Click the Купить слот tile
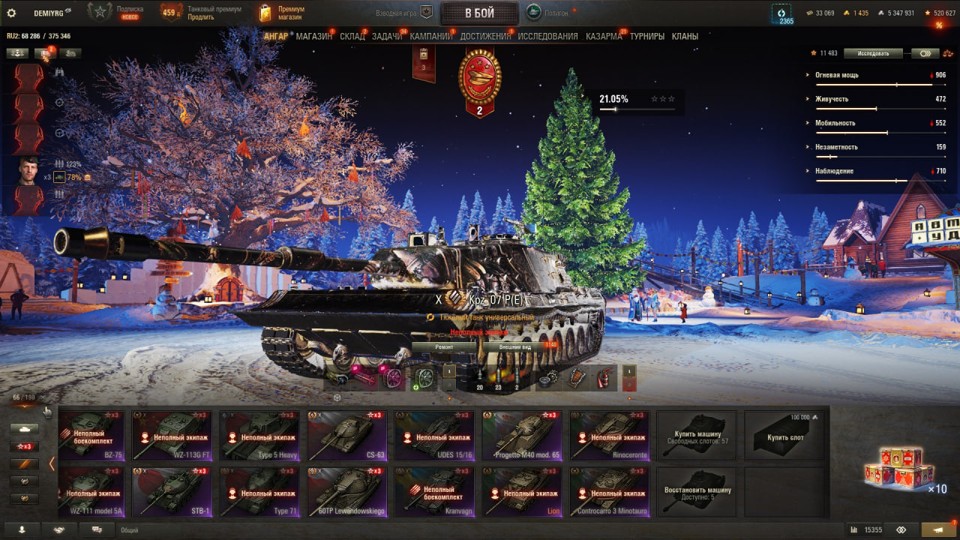 [x=784, y=435]
